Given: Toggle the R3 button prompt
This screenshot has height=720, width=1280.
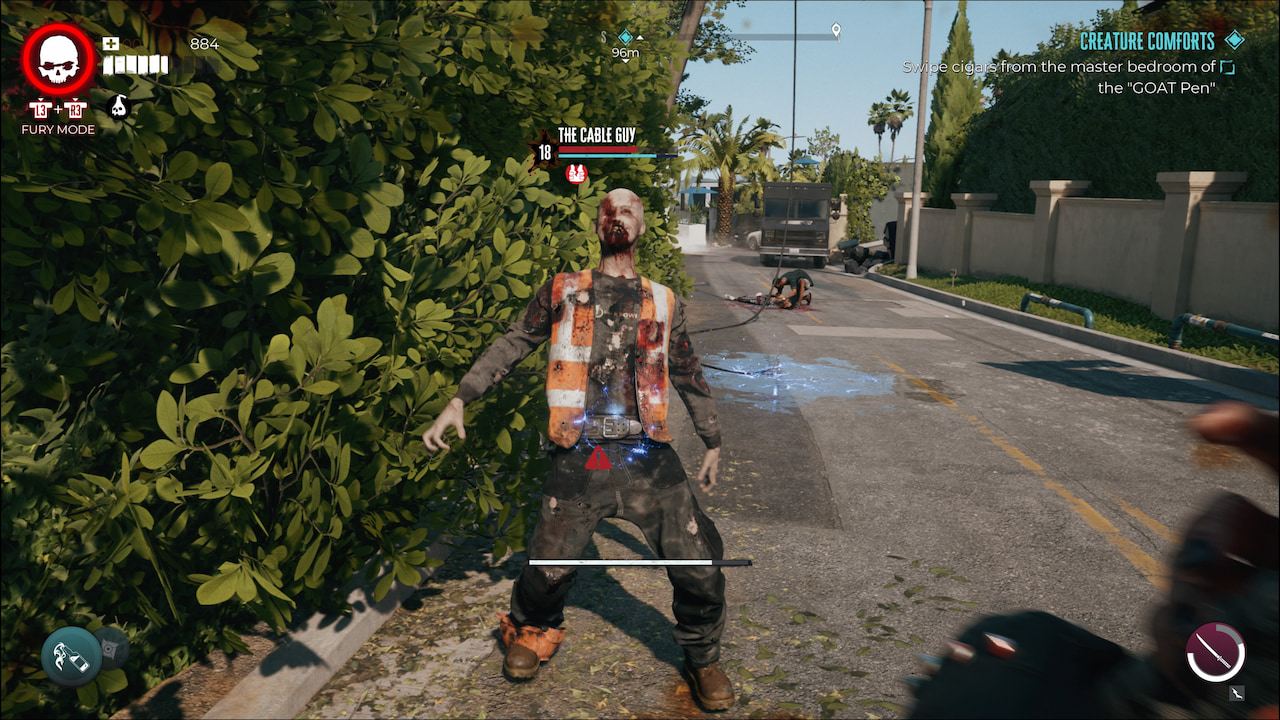Looking at the screenshot, I should pyautogui.click(x=75, y=108).
